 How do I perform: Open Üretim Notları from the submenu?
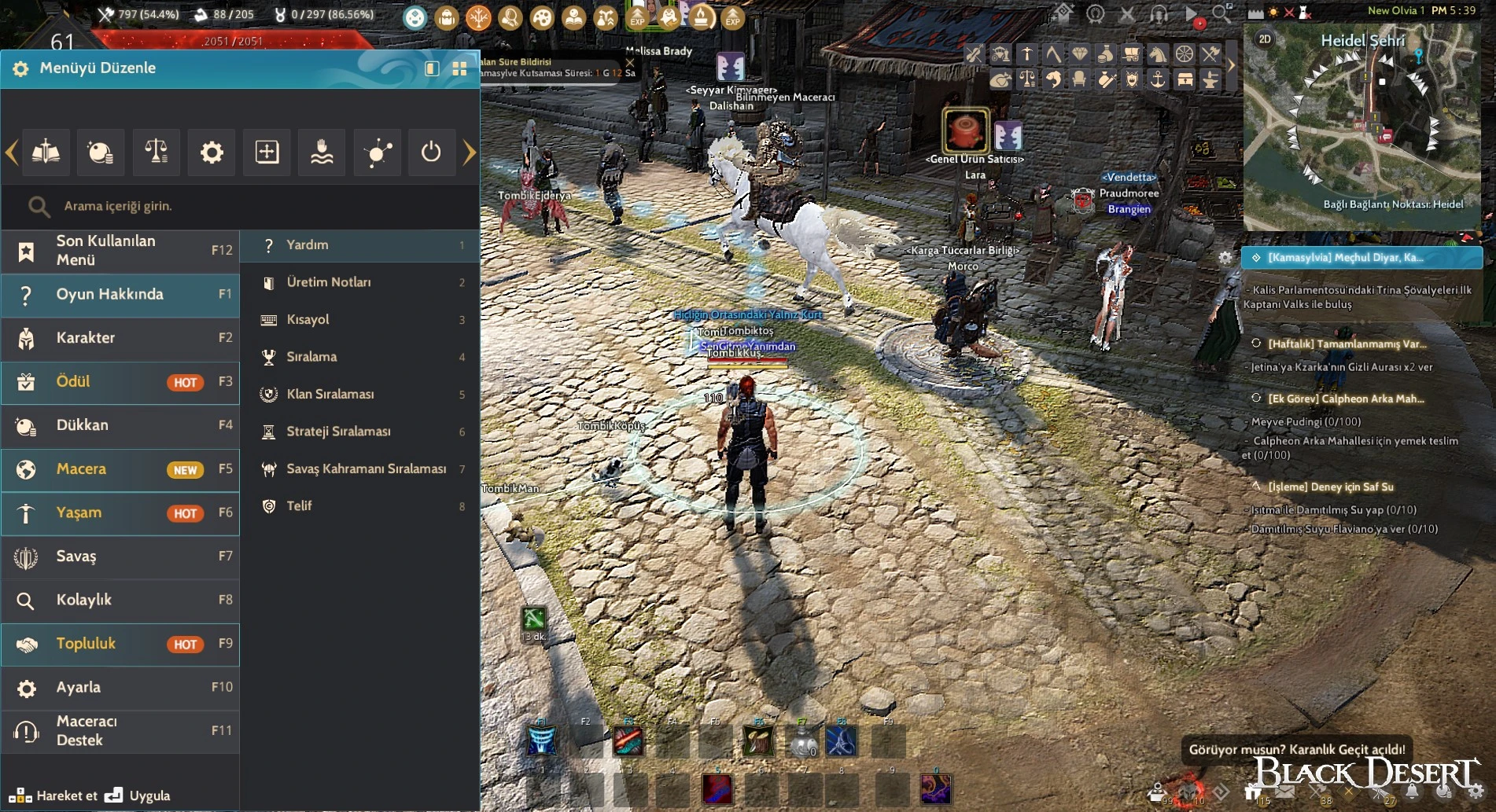pos(359,282)
